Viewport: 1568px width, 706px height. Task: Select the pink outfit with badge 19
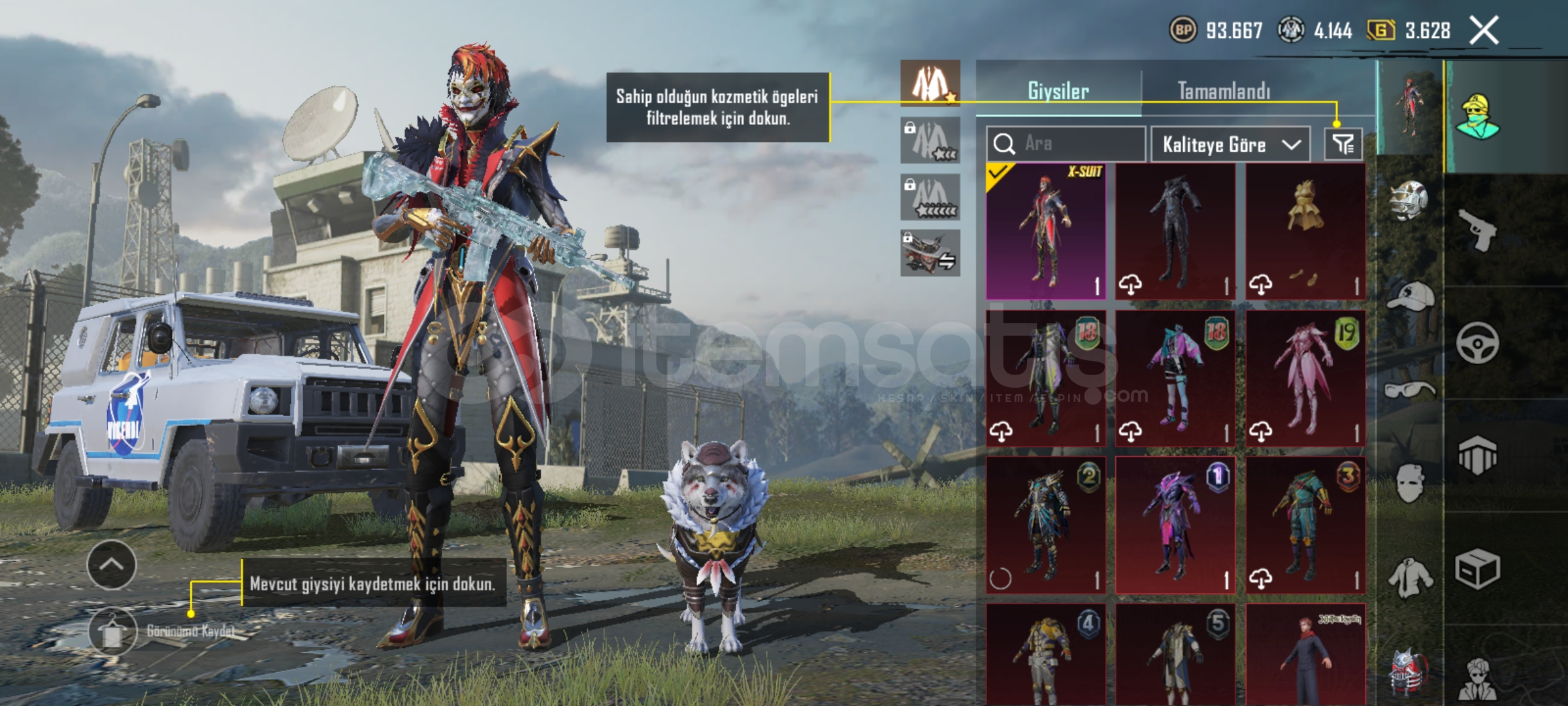pos(1305,378)
